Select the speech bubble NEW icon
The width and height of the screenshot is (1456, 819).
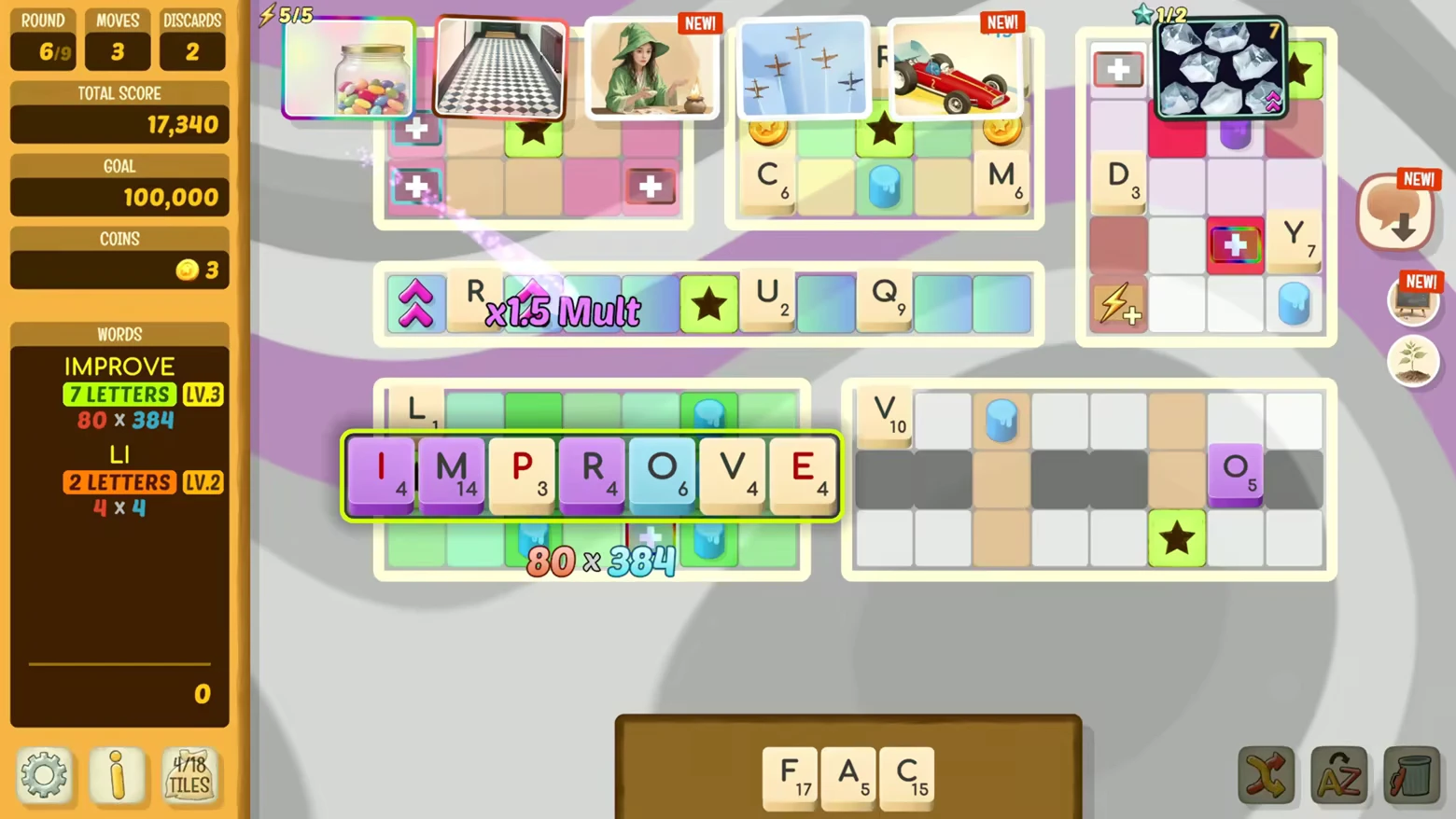pyautogui.click(x=1396, y=209)
